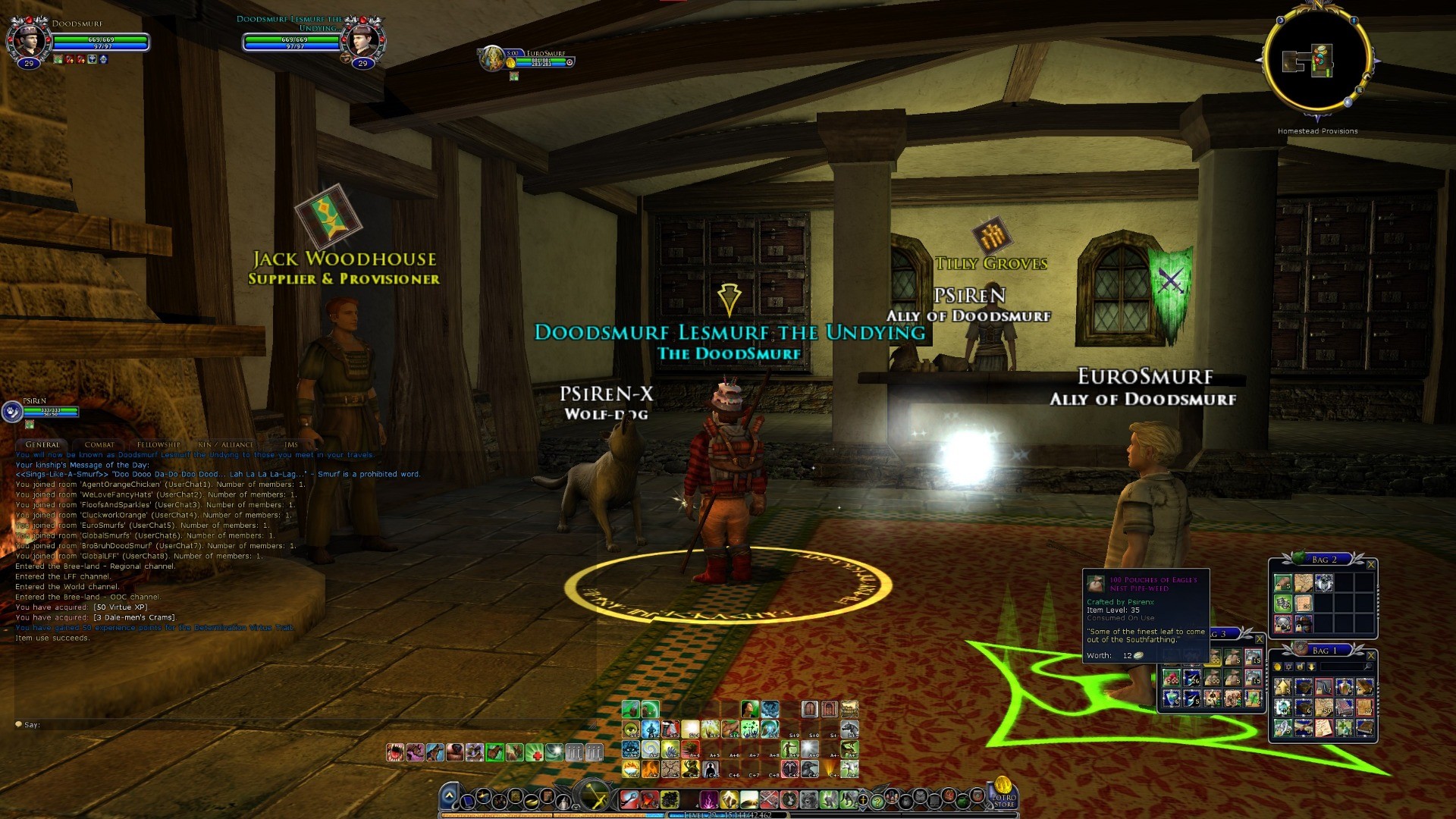The height and width of the screenshot is (819, 1456).
Task: Use the red cross heal pet skill
Action: (x=535, y=752)
